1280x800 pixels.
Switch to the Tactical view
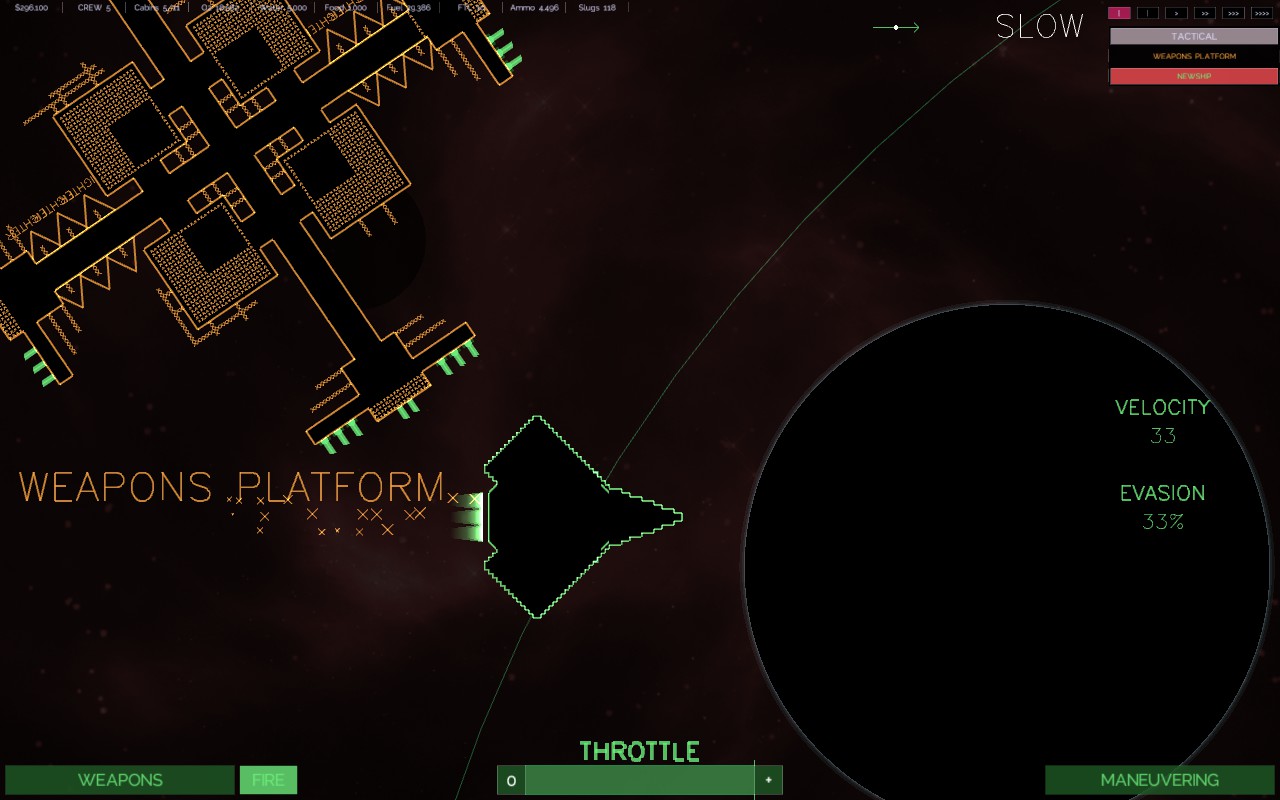tap(1193, 36)
